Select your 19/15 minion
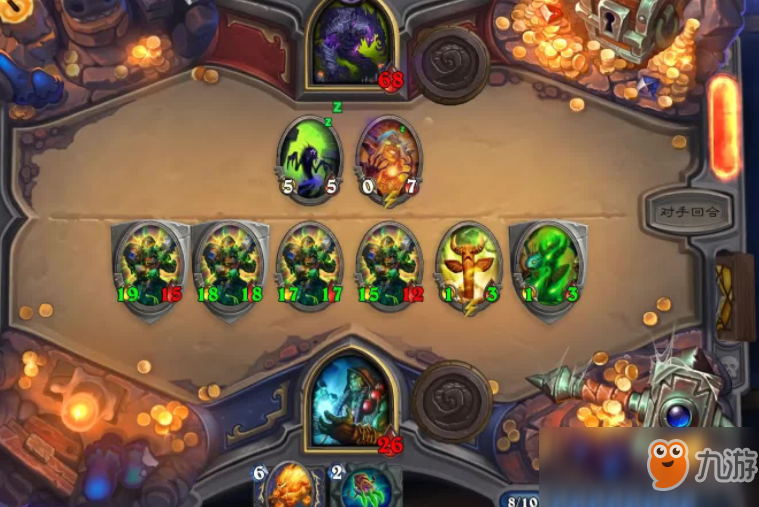The width and height of the screenshot is (759, 507). pos(150,265)
